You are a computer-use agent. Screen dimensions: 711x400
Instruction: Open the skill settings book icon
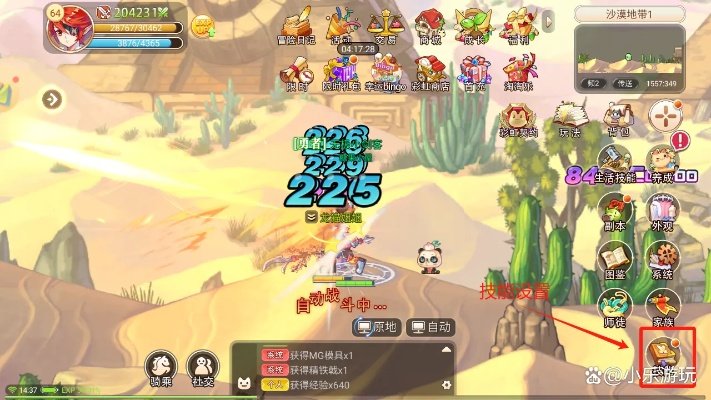(x=660, y=352)
